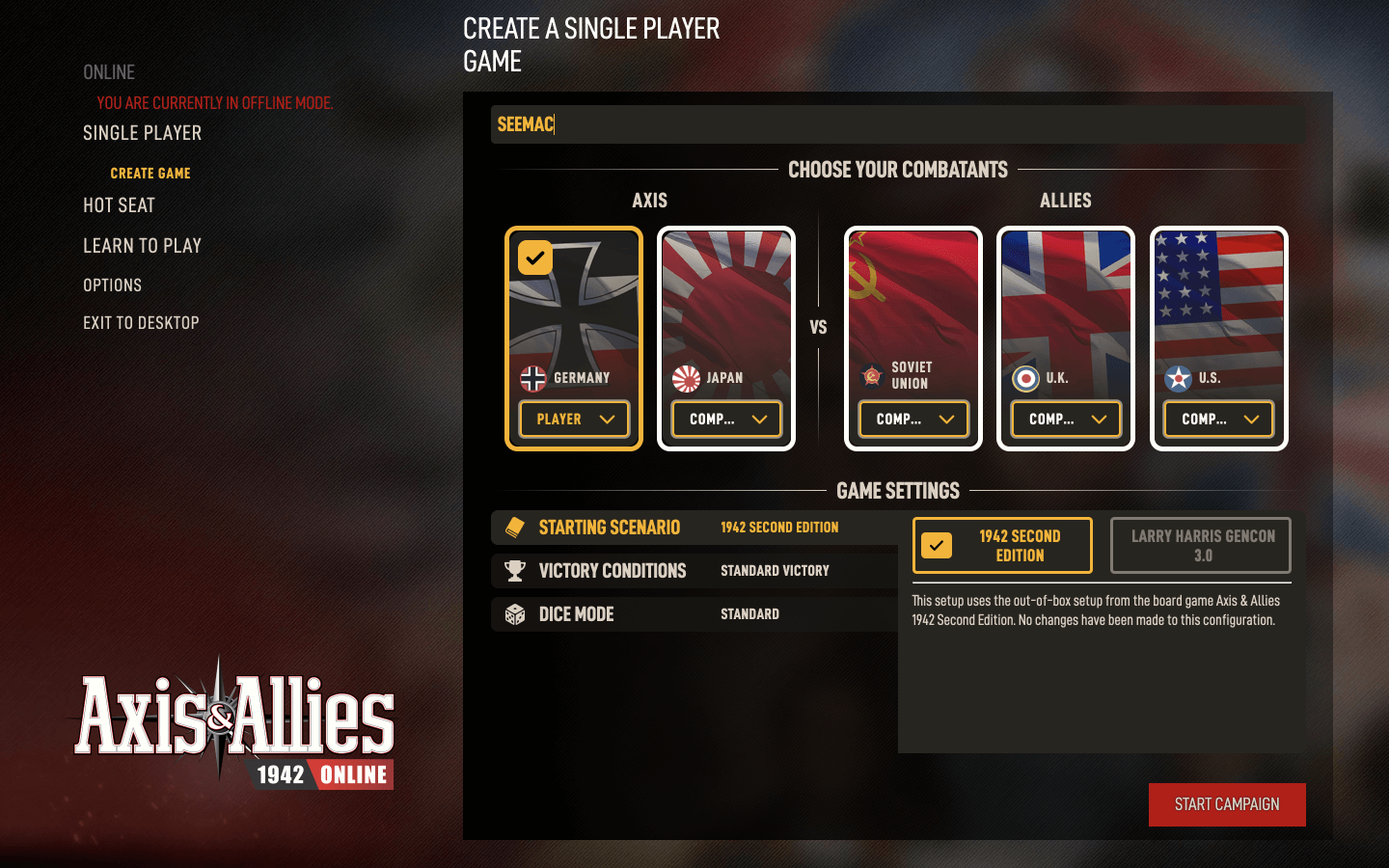
Task: Toggle the Germany card checkmark
Action: pos(535,258)
